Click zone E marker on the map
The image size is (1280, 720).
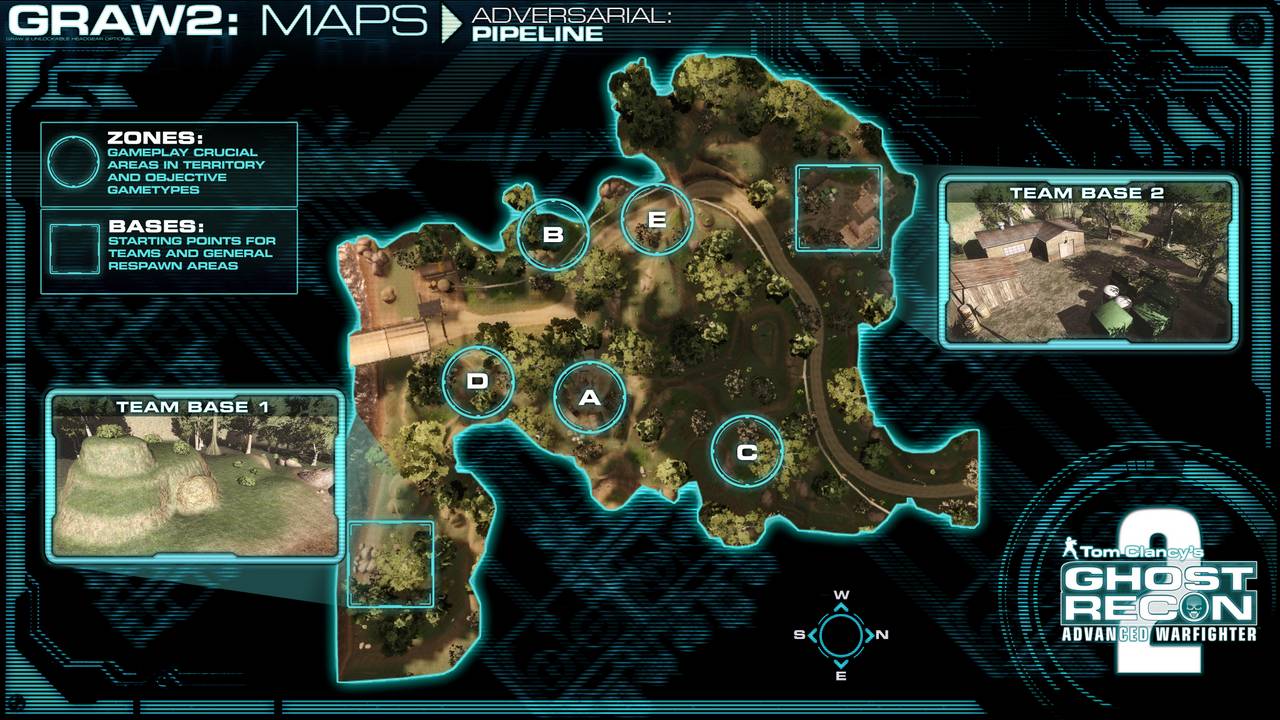(x=657, y=219)
